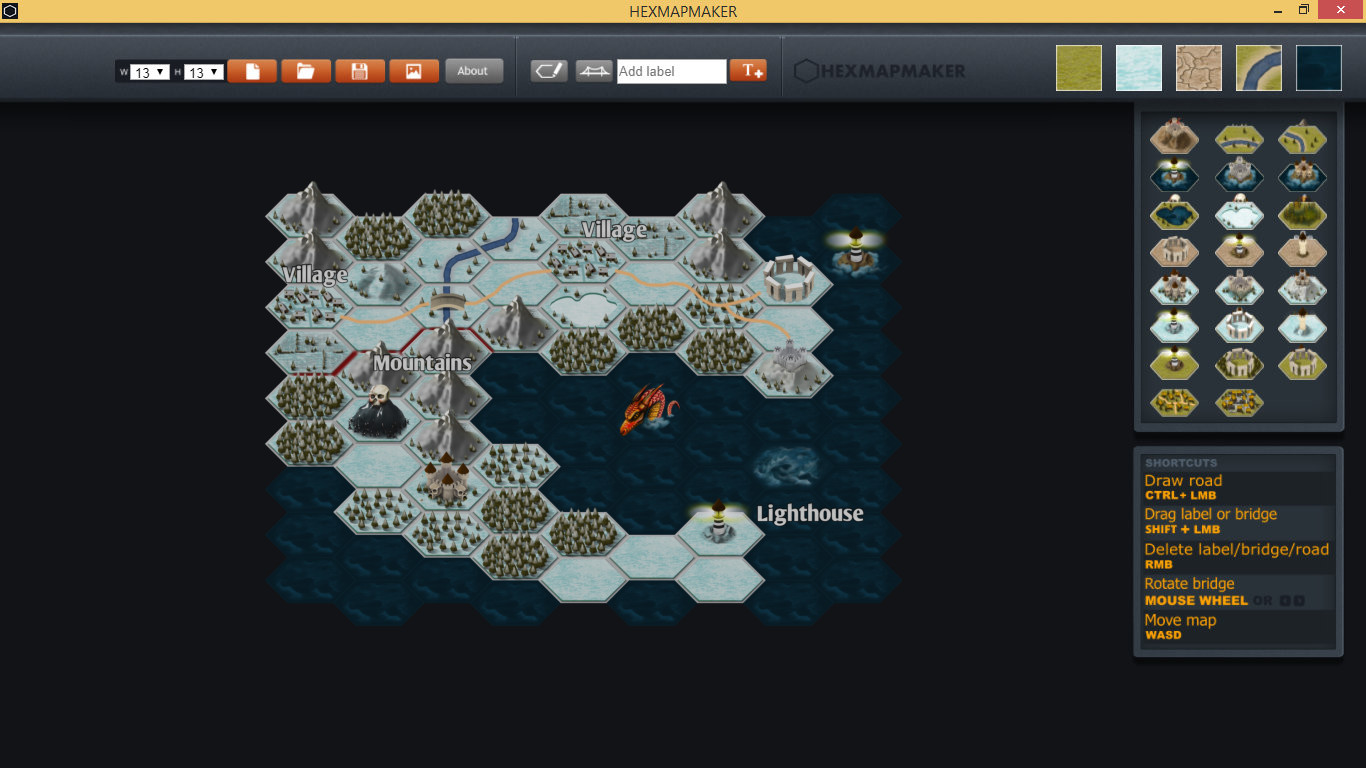Select the deep water terrain thumbnail

tap(1318, 68)
